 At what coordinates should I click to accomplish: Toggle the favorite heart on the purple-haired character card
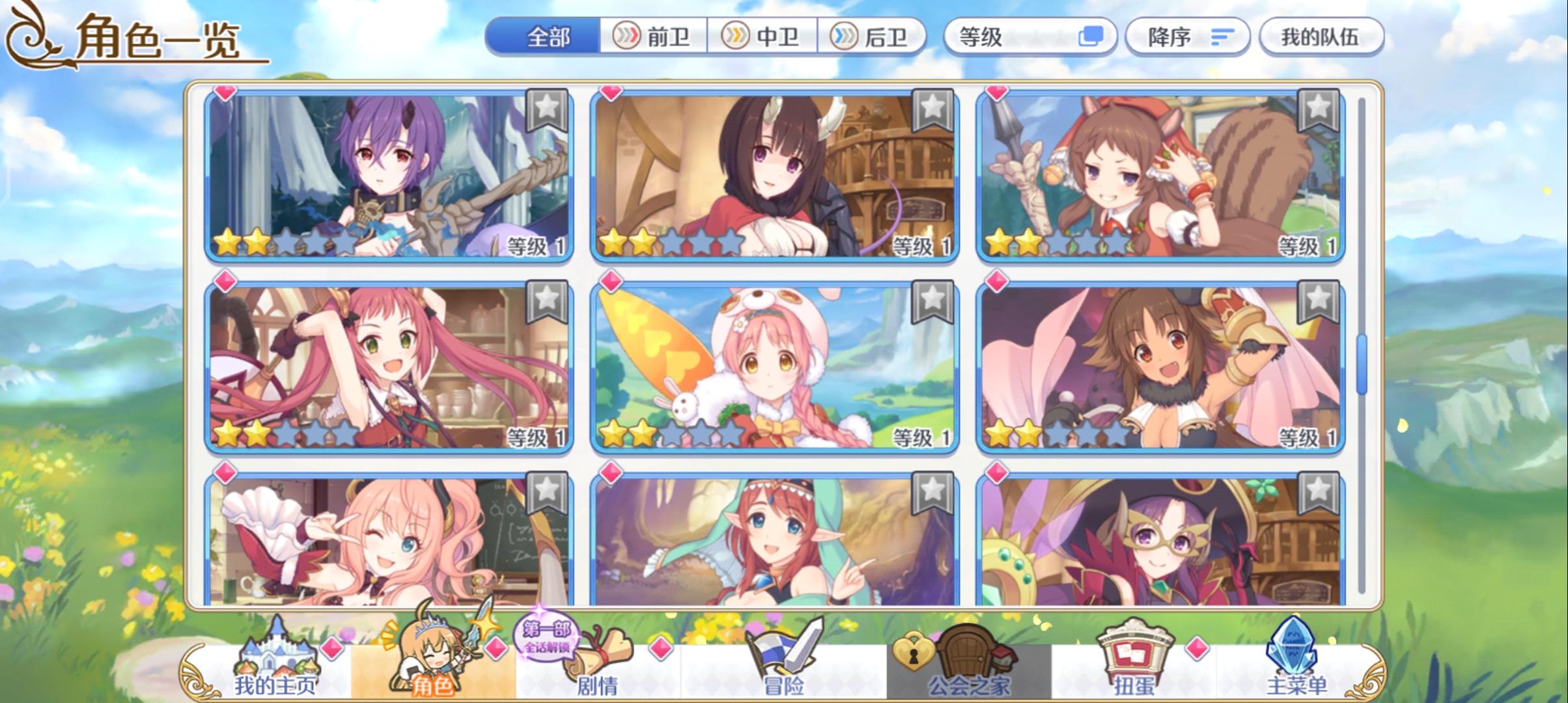pos(225,93)
